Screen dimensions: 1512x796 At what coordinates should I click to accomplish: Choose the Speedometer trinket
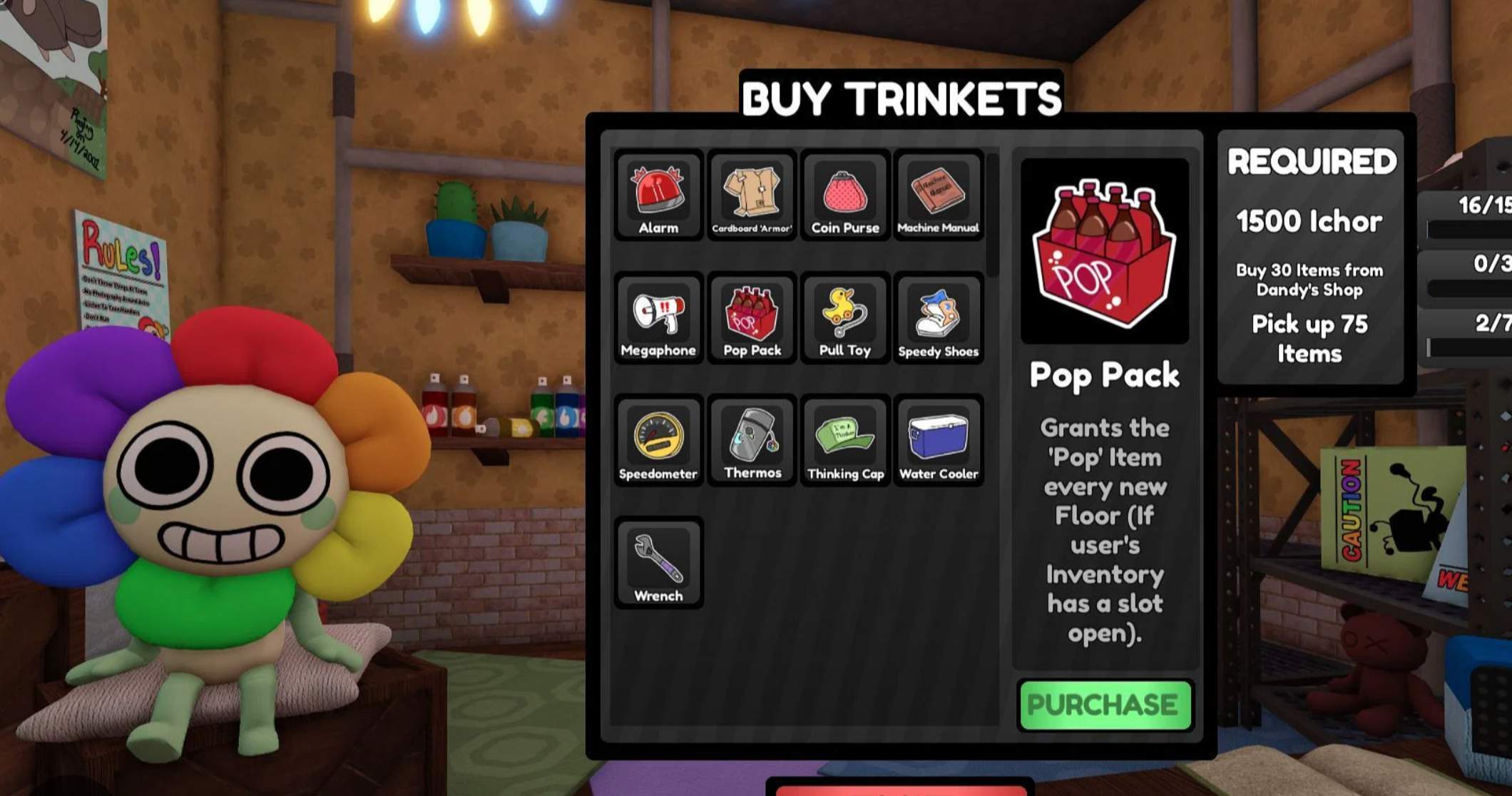(658, 441)
